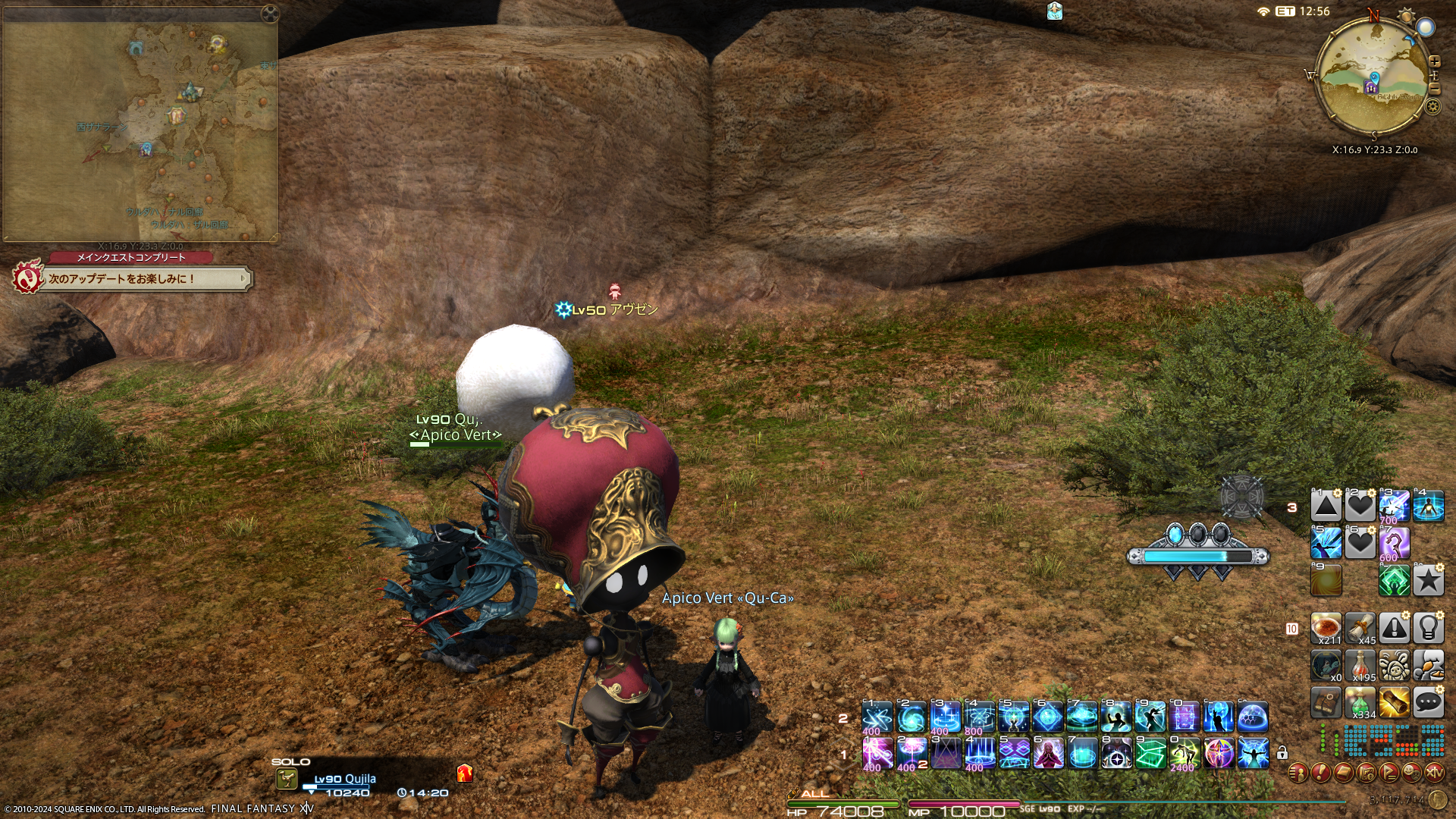Image resolution: width=1456 pixels, height=819 pixels.
Task: Open minimap settings gear
Action: coord(1432,106)
